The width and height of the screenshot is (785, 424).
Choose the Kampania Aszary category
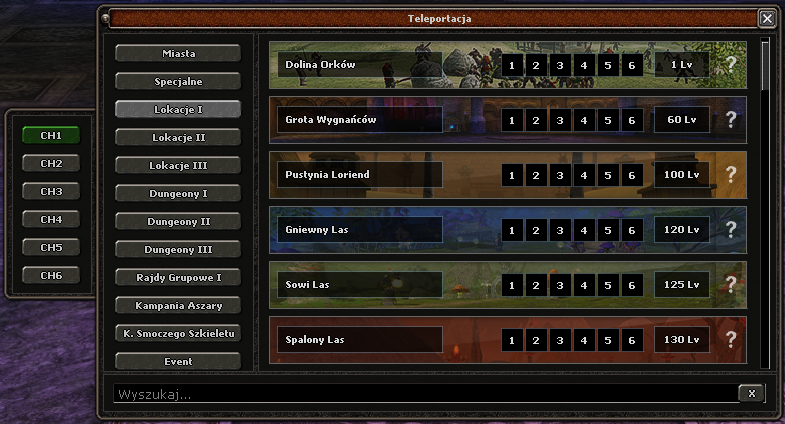[x=178, y=305]
